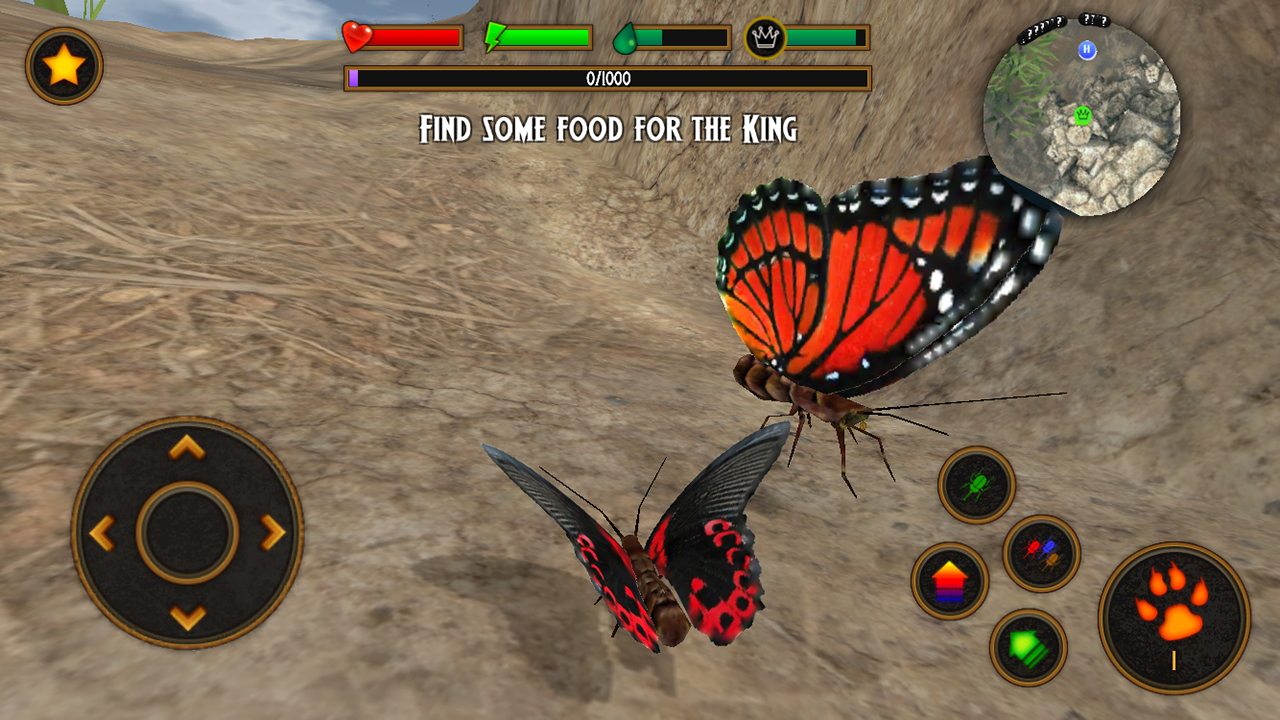Tap the left arrow of the movement pad
The image size is (1280, 720).
click(104, 533)
